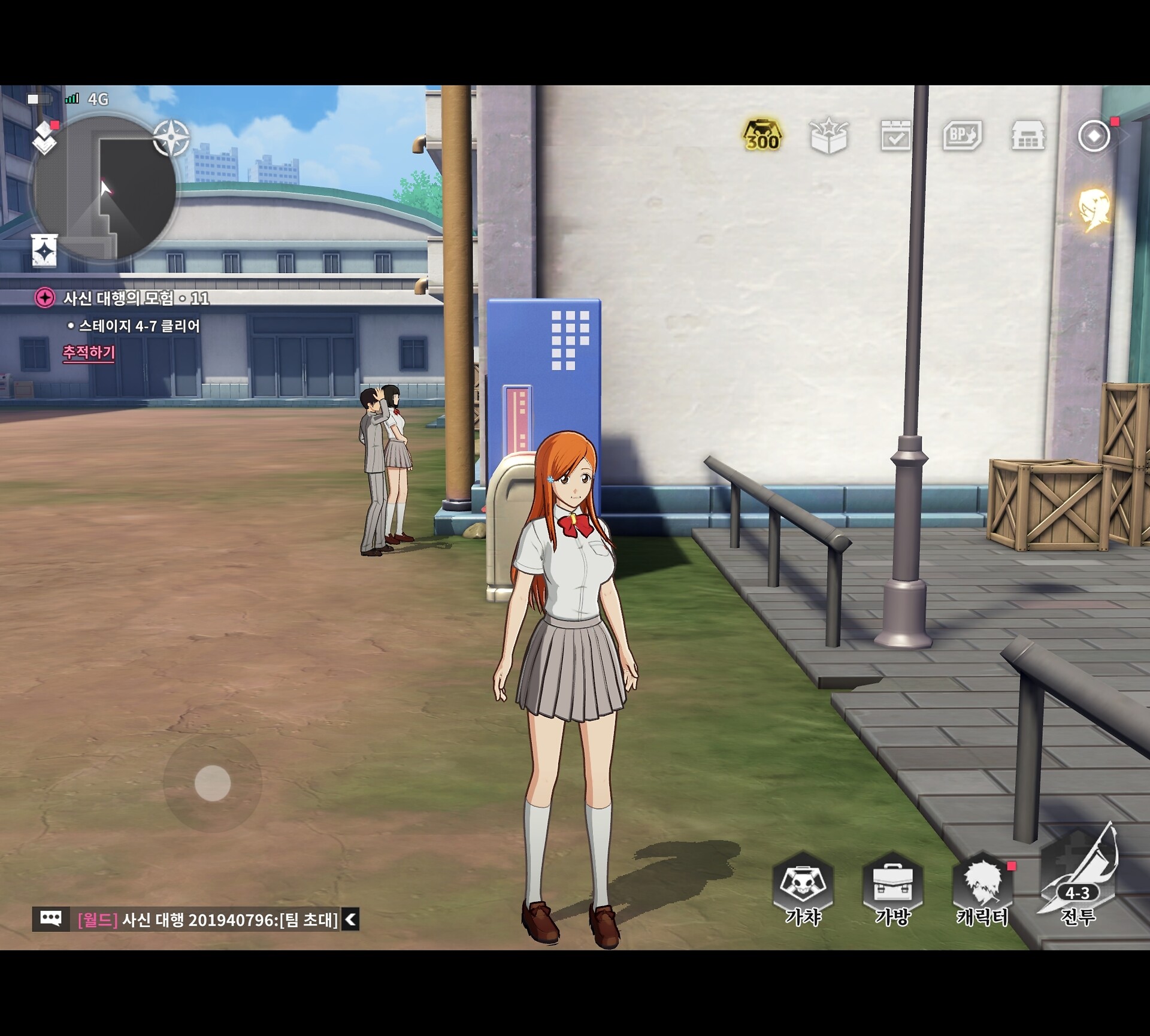Click the star banner icon below the minimap
The width and height of the screenshot is (1150, 1036).
coord(44,250)
